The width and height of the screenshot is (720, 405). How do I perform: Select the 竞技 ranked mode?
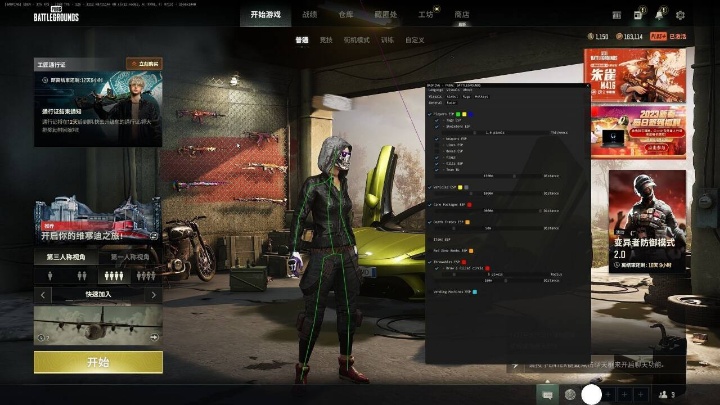[326, 40]
